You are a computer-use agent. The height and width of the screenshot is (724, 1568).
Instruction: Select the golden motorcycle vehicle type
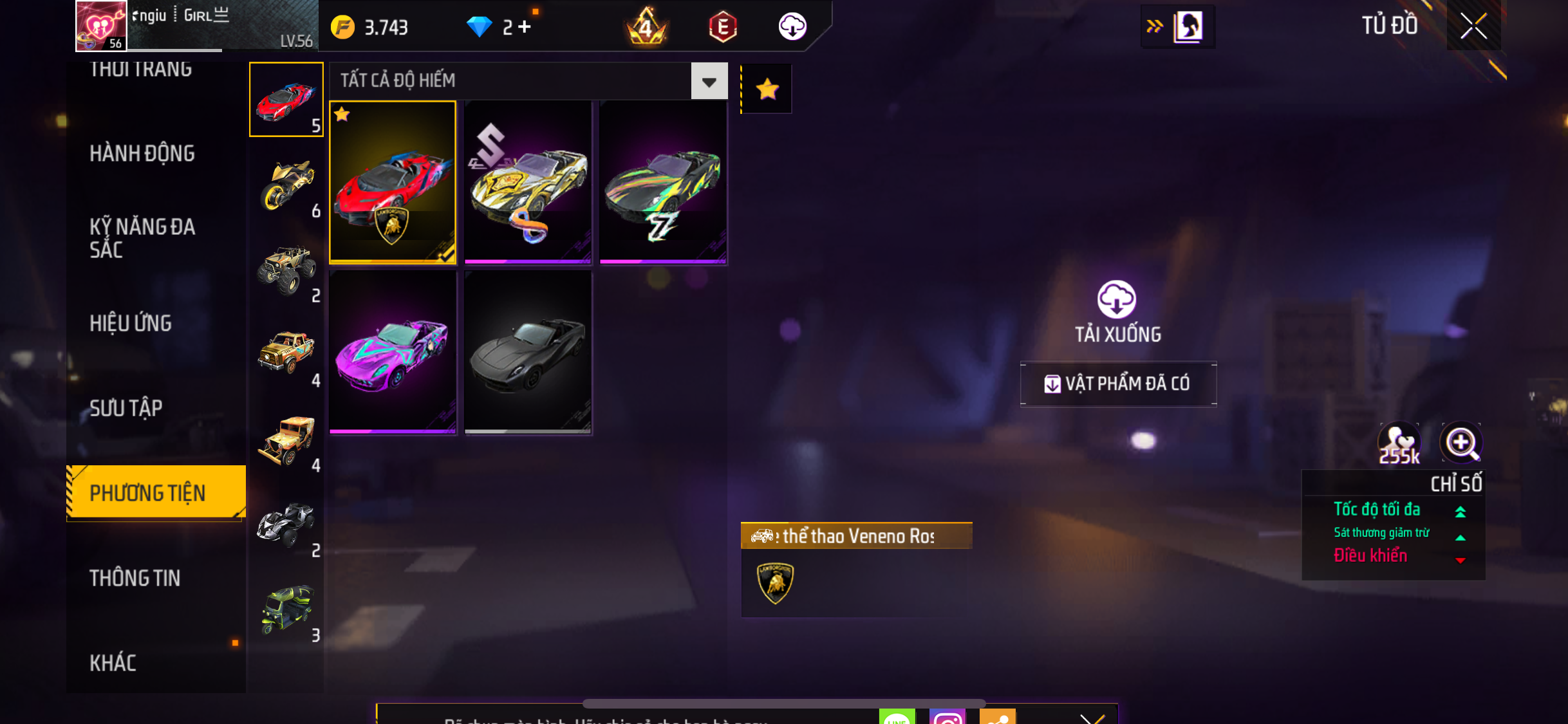[x=286, y=185]
